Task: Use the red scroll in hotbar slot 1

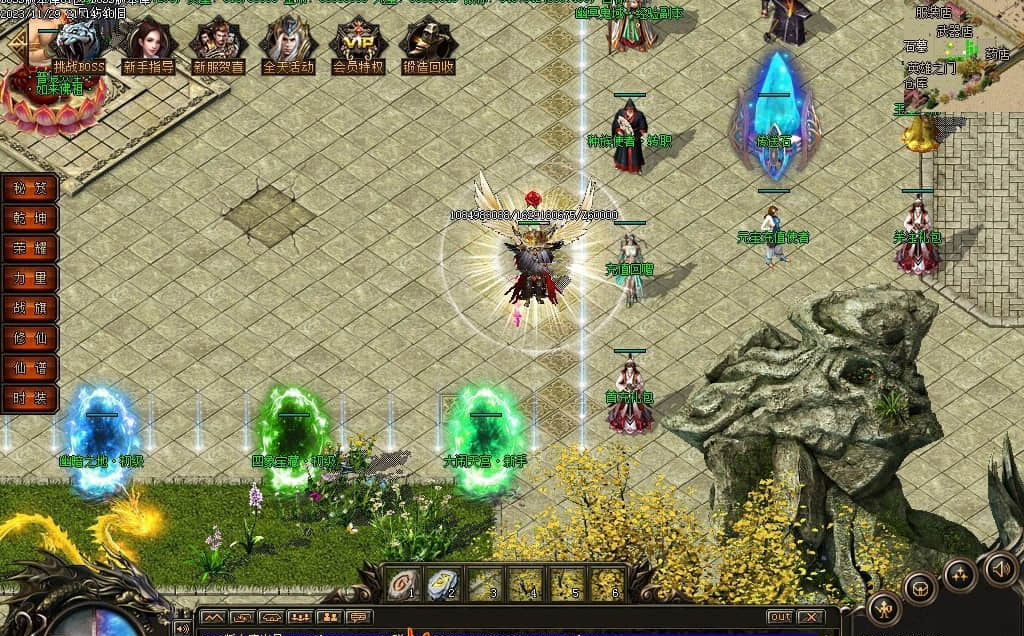Action: point(402,584)
